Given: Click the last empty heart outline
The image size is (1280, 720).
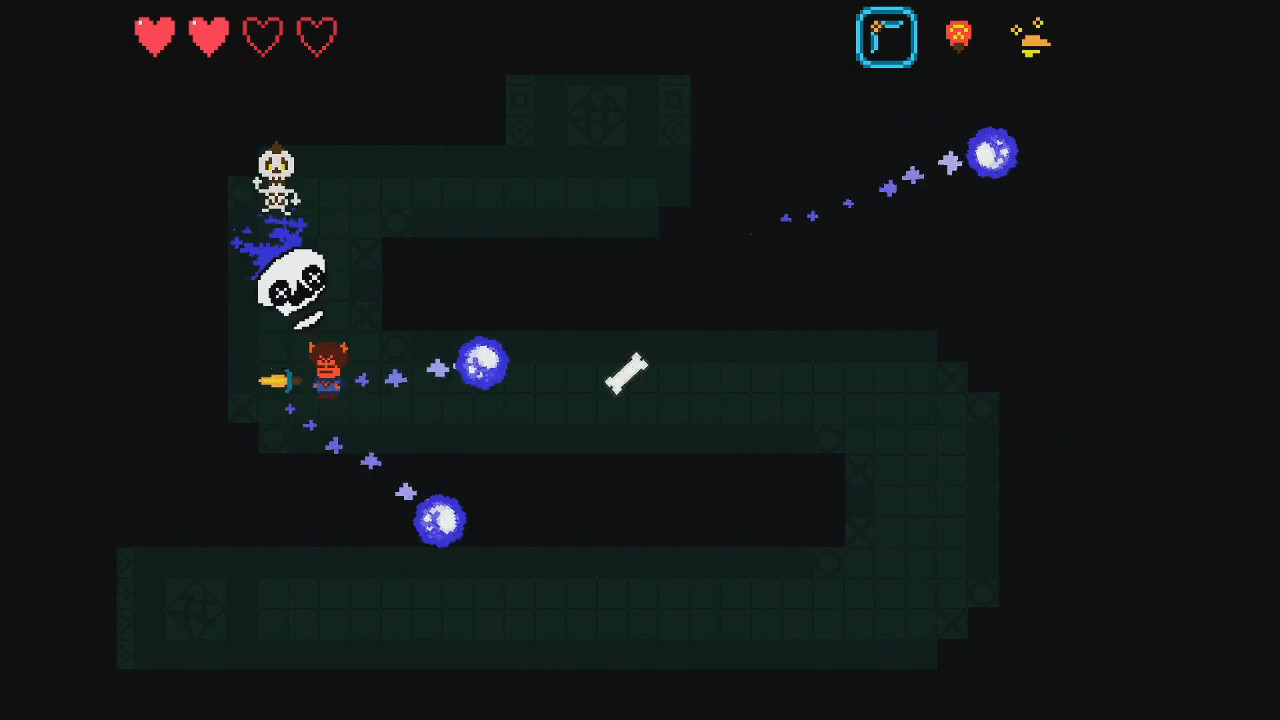Looking at the screenshot, I should point(317,36).
